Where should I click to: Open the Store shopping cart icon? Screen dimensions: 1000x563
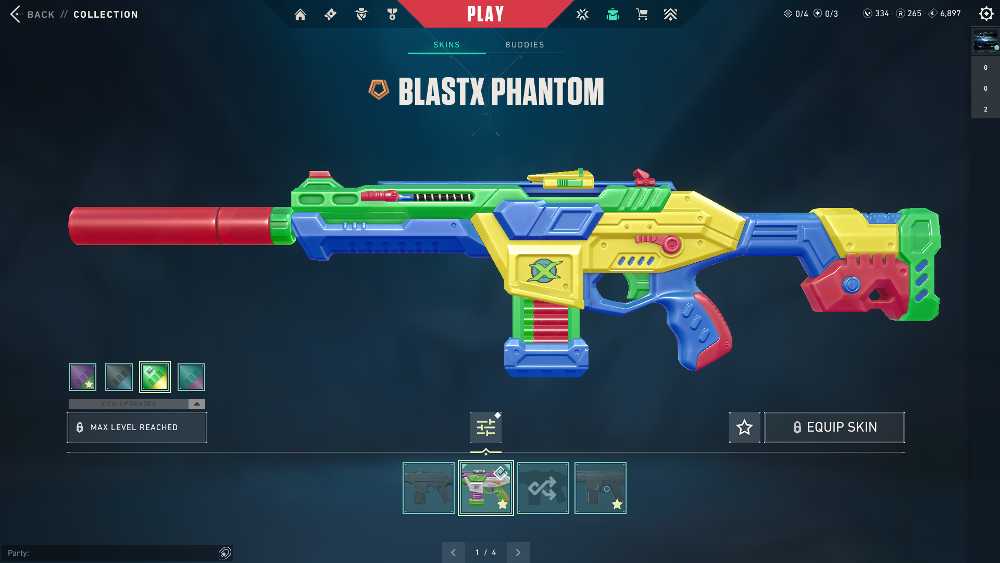[642, 14]
